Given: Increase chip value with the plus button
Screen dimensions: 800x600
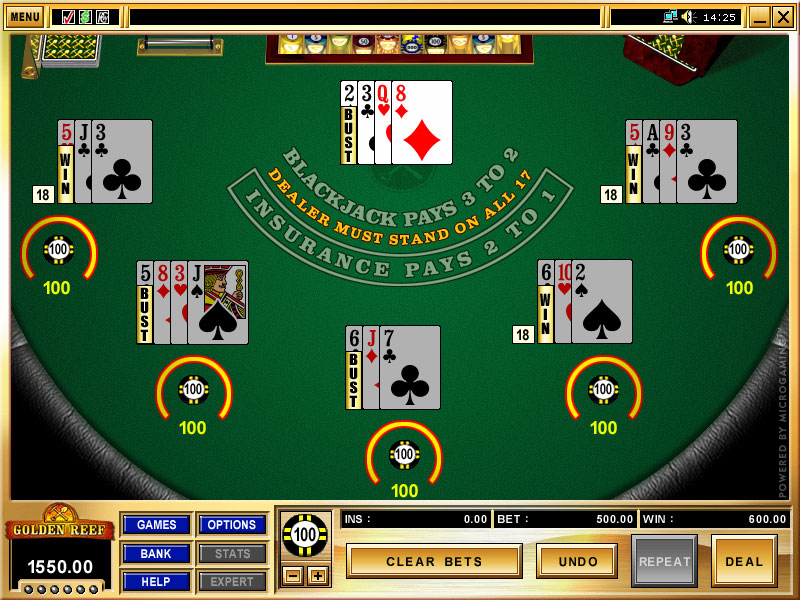Looking at the screenshot, I should click(x=318, y=576).
